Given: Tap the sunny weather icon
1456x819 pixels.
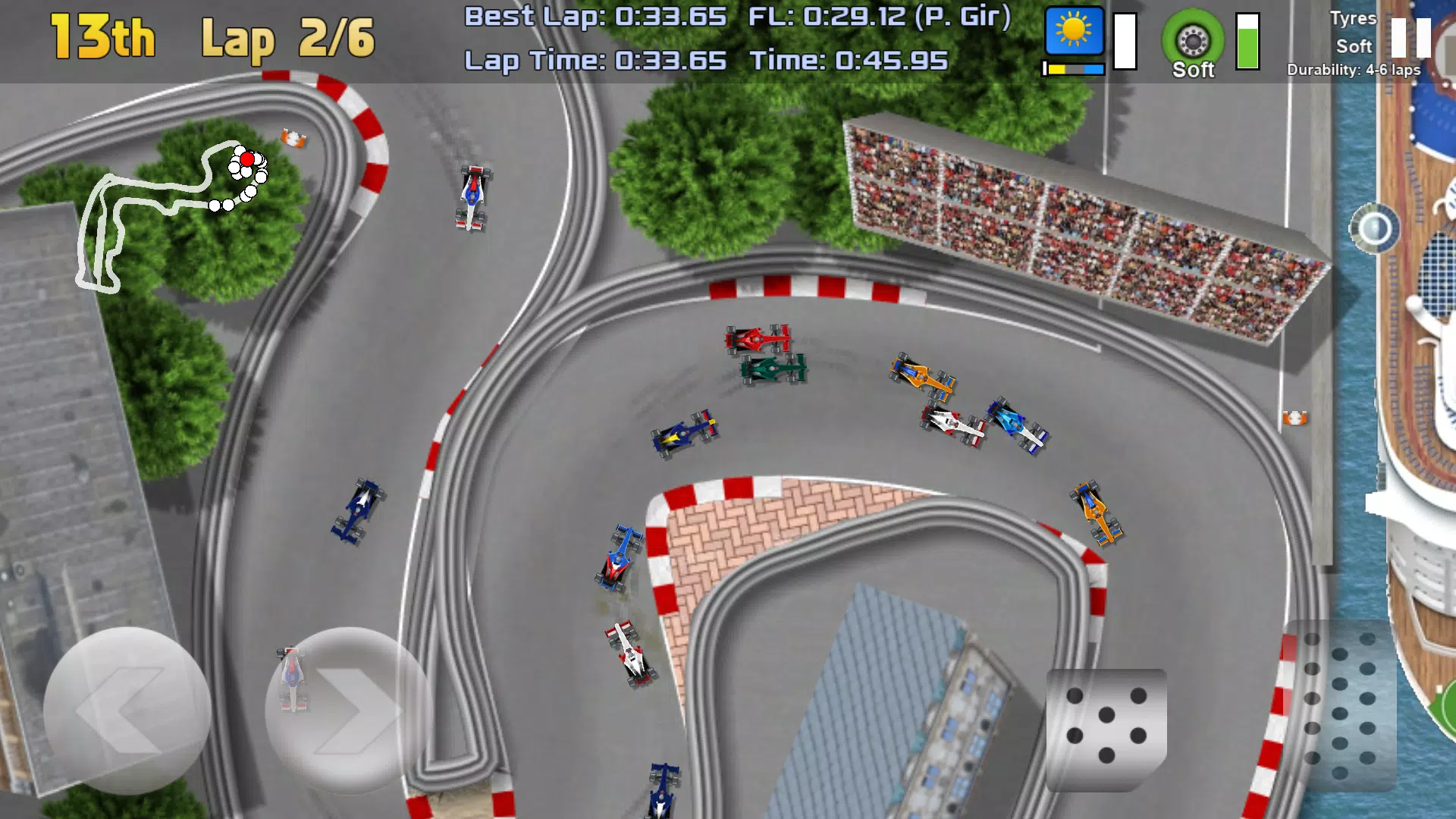Looking at the screenshot, I should (1073, 32).
